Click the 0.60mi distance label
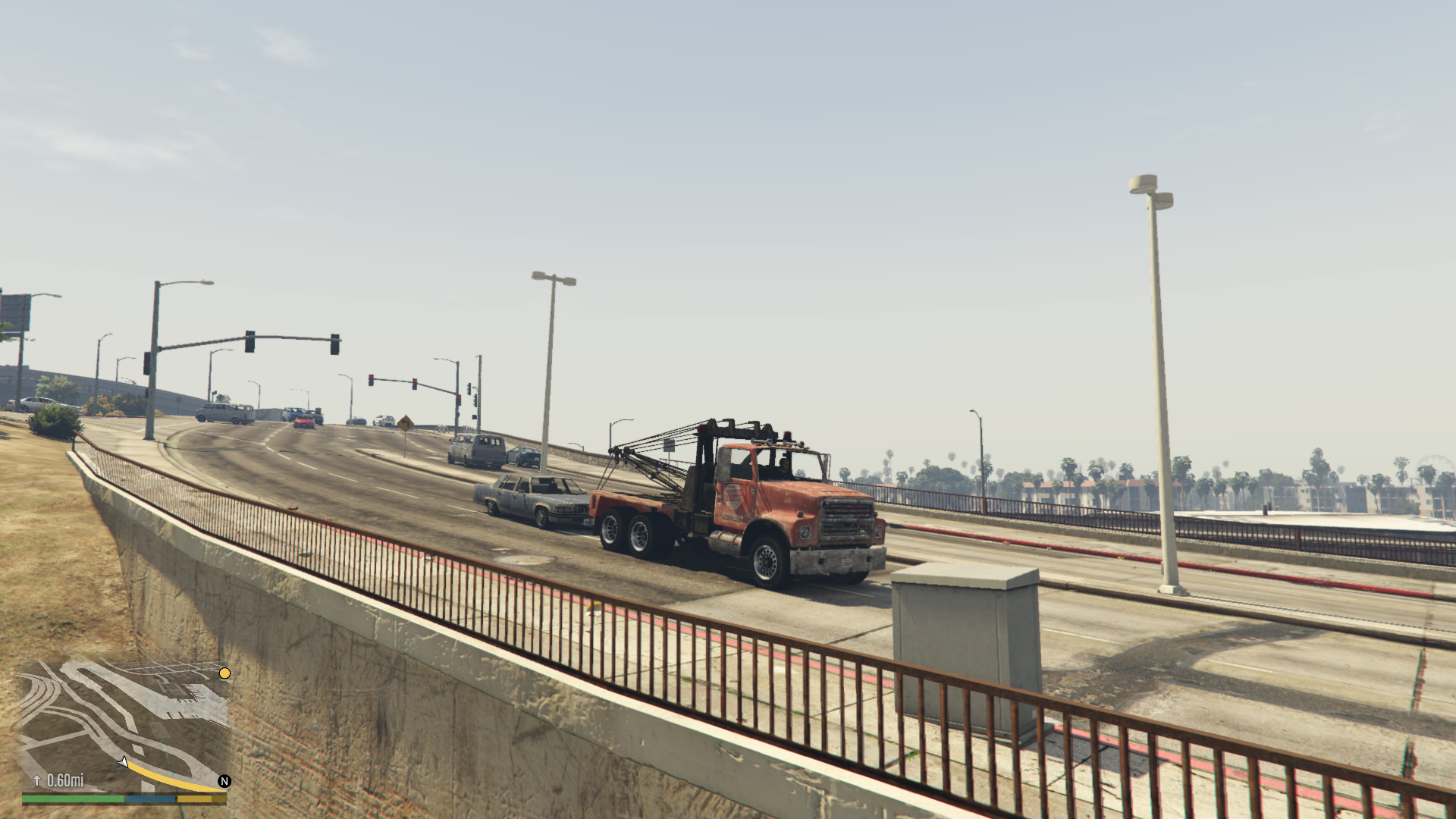Image resolution: width=1456 pixels, height=819 pixels. (x=67, y=780)
